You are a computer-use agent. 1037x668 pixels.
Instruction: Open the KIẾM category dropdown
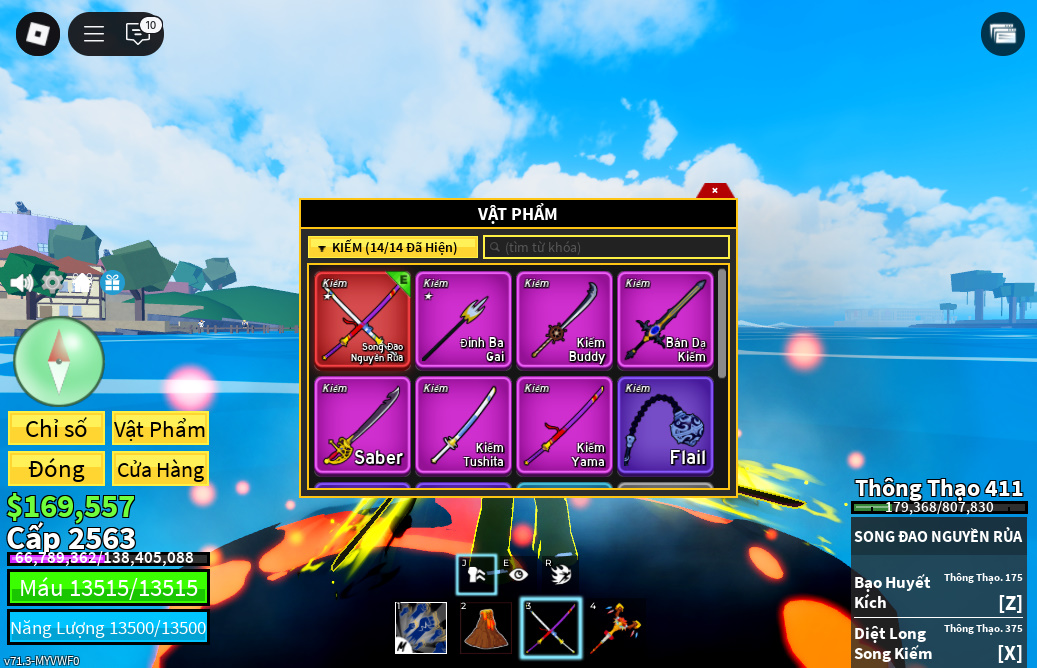tap(392, 247)
